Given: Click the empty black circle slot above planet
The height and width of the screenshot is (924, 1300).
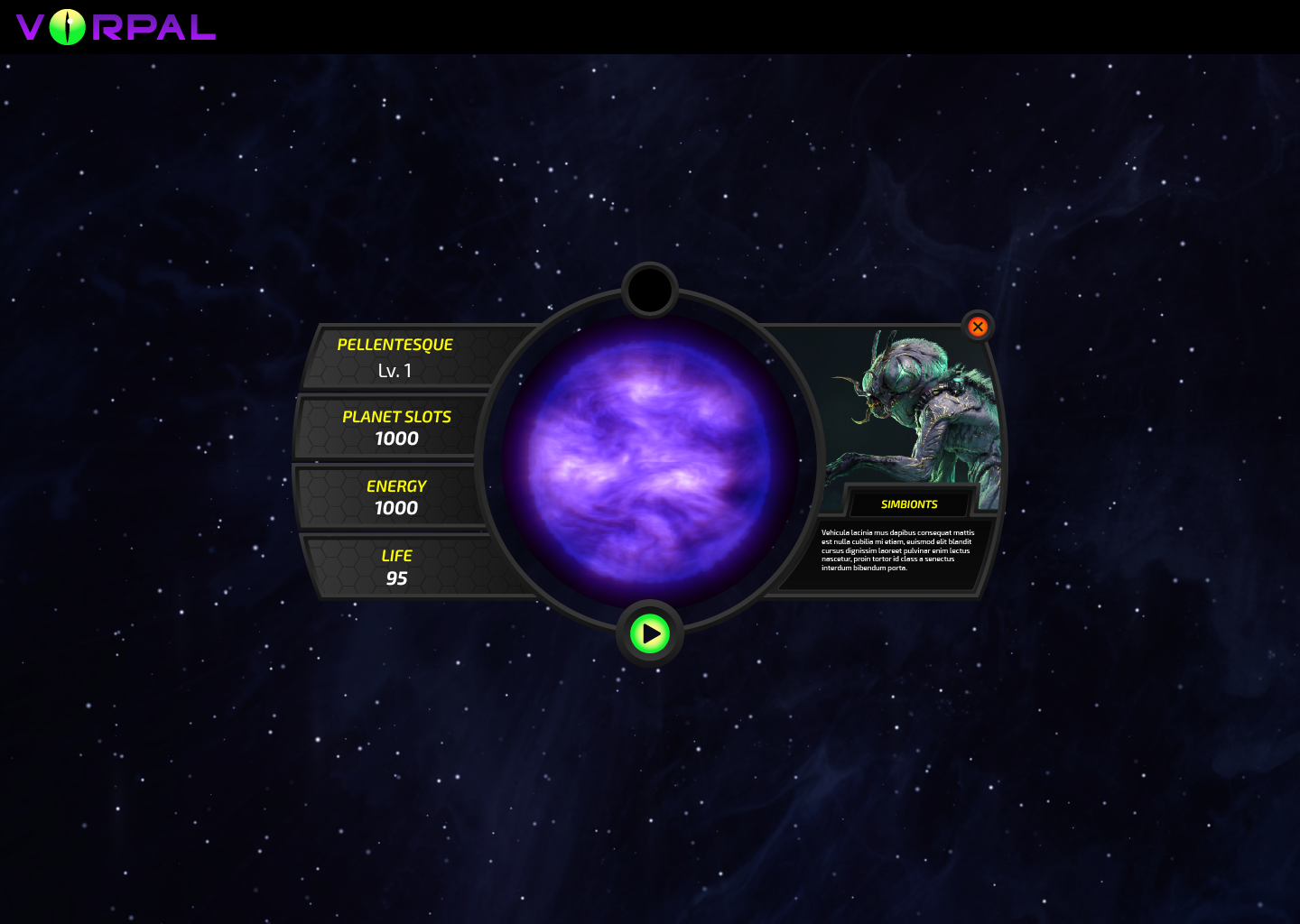Looking at the screenshot, I should coord(649,290).
